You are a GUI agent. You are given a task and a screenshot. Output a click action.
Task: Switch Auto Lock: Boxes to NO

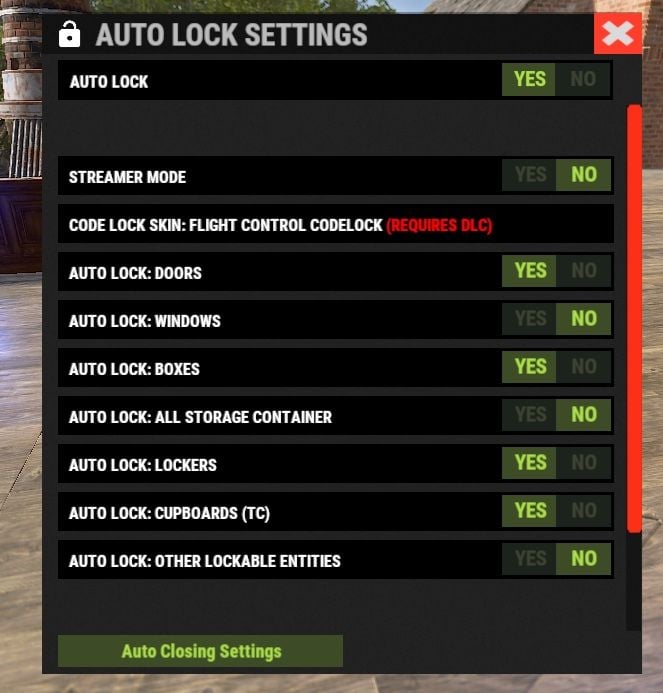tap(583, 367)
